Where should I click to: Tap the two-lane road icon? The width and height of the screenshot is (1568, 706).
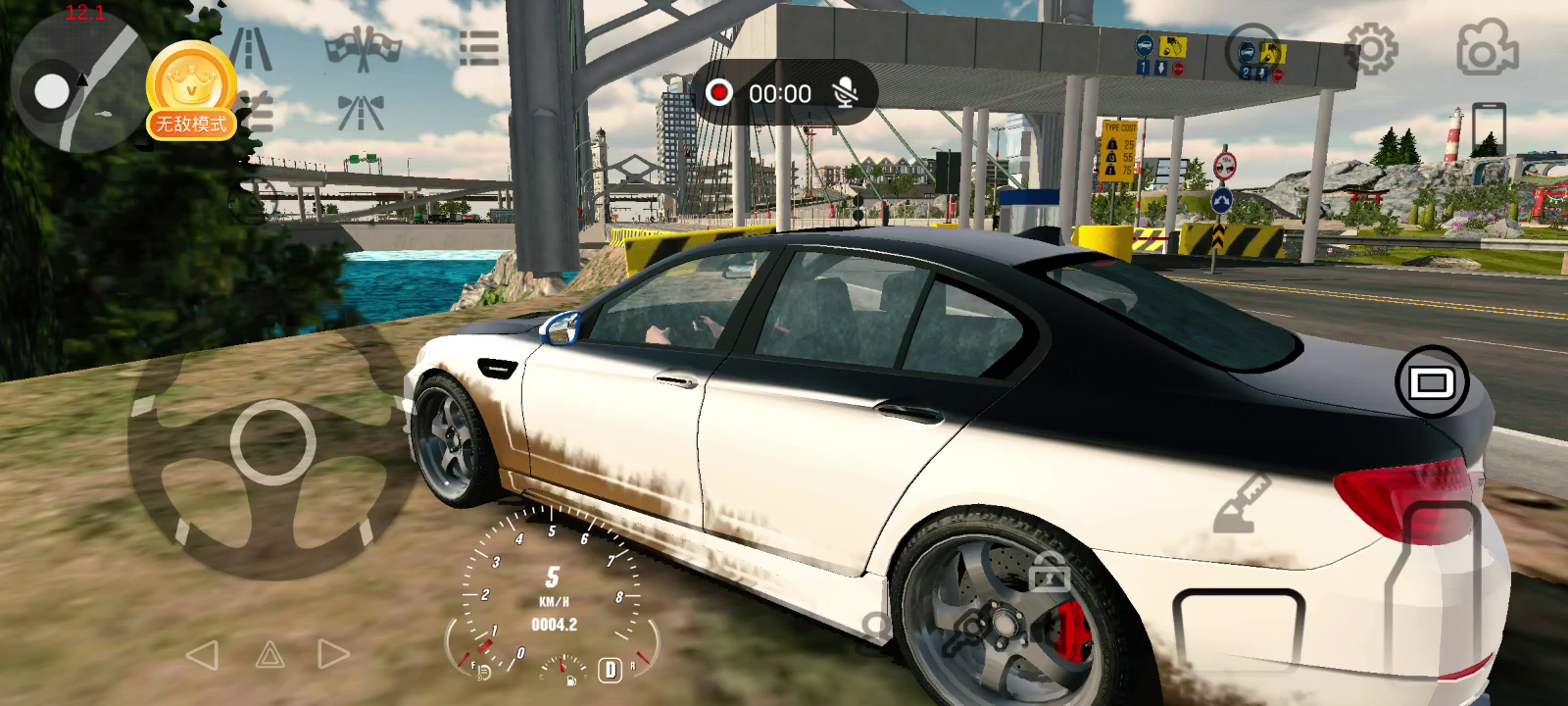251,48
